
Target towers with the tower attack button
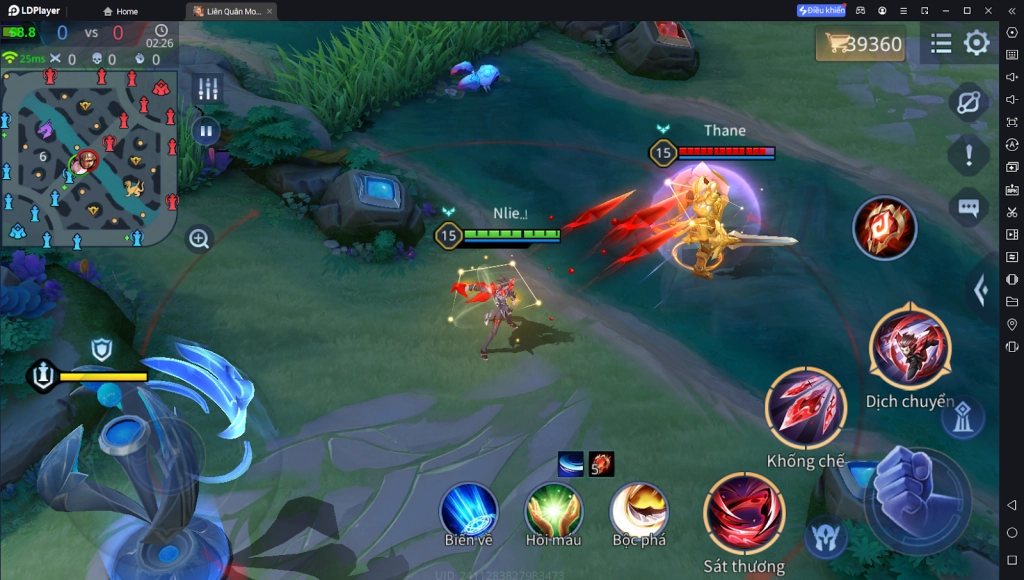[x=963, y=416]
